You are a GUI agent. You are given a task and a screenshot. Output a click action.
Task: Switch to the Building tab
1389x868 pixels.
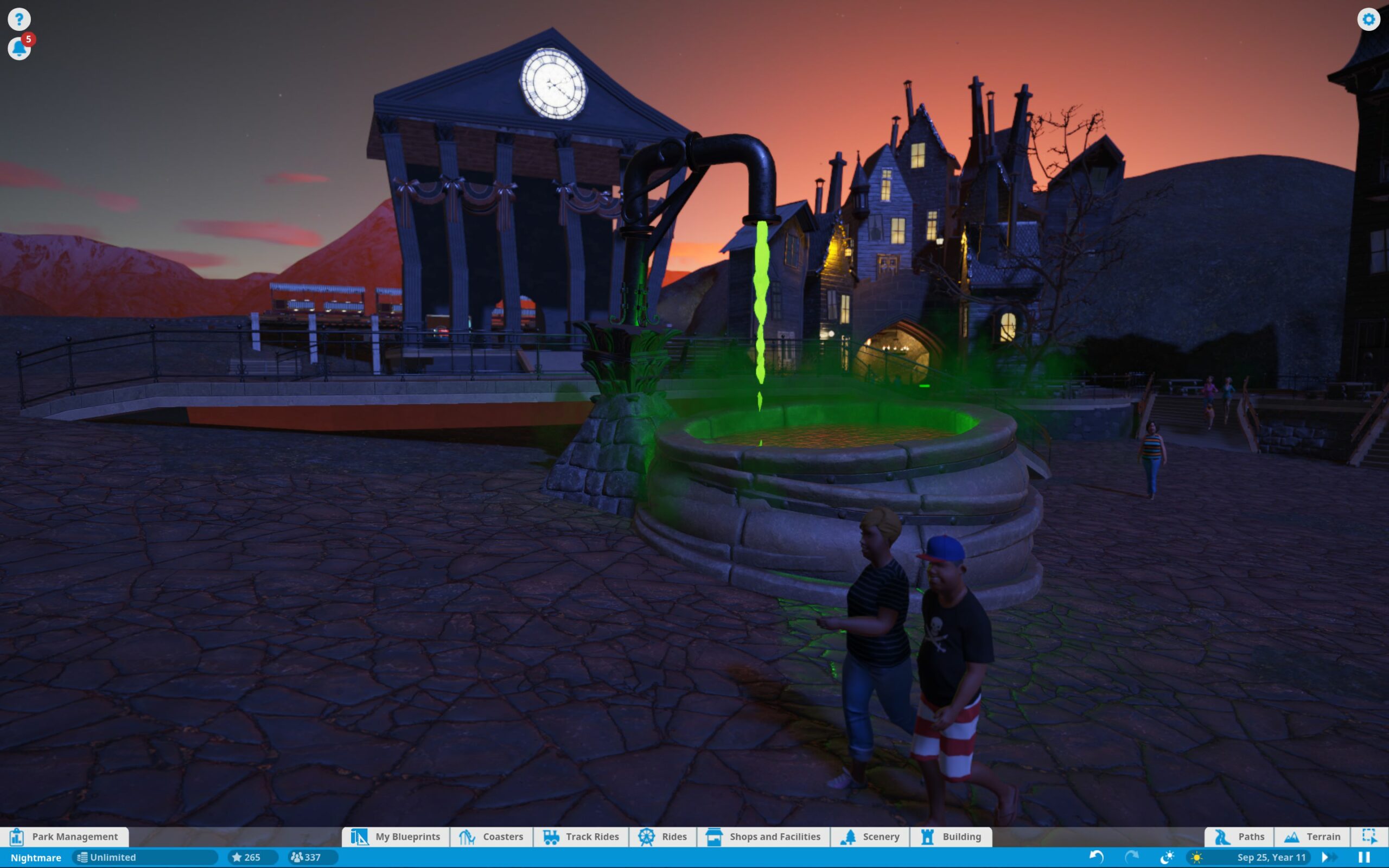951,837
